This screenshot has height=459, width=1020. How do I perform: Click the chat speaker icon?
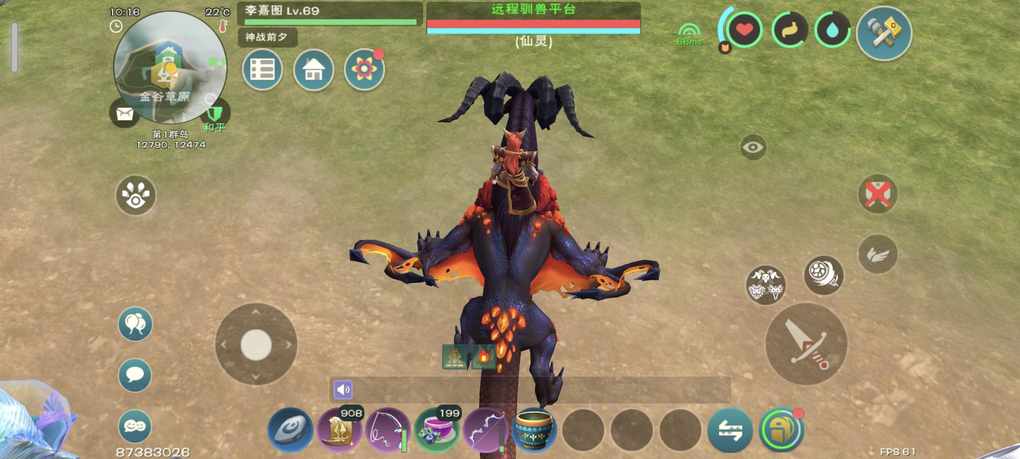(x=344, y=390)
